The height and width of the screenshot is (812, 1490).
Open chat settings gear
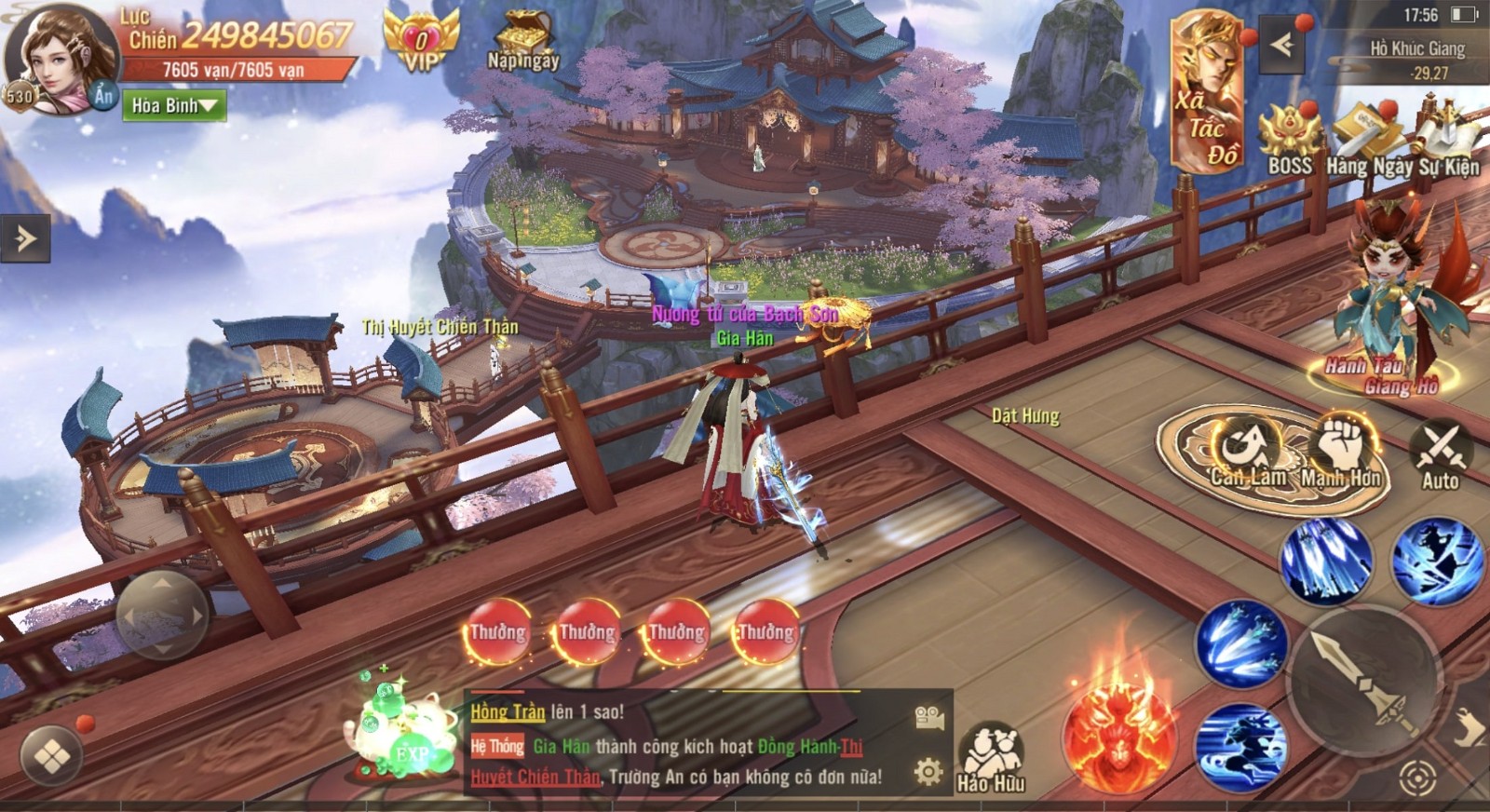928,771
